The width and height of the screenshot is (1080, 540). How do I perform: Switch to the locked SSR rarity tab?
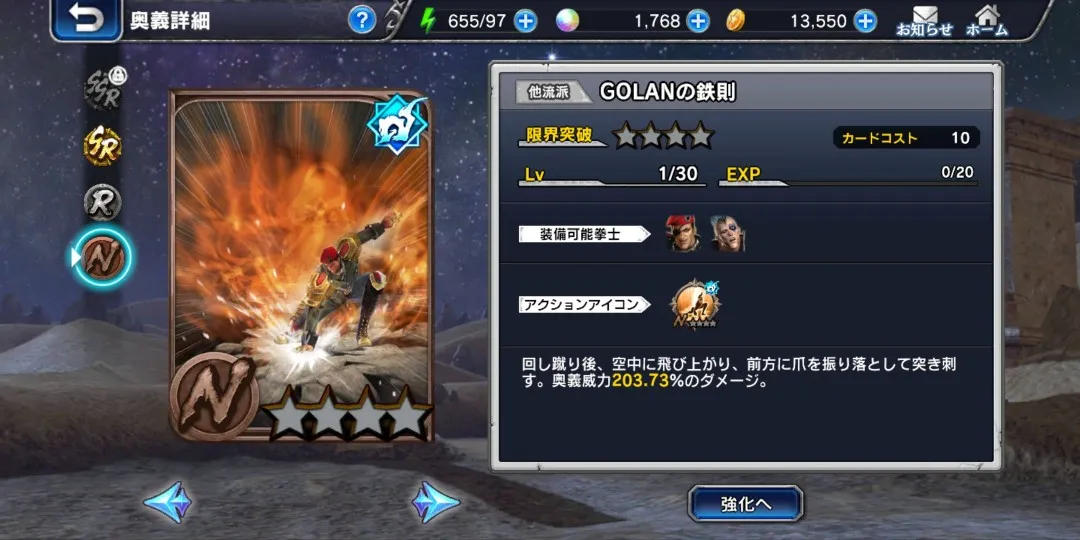(x=103, y=89)
